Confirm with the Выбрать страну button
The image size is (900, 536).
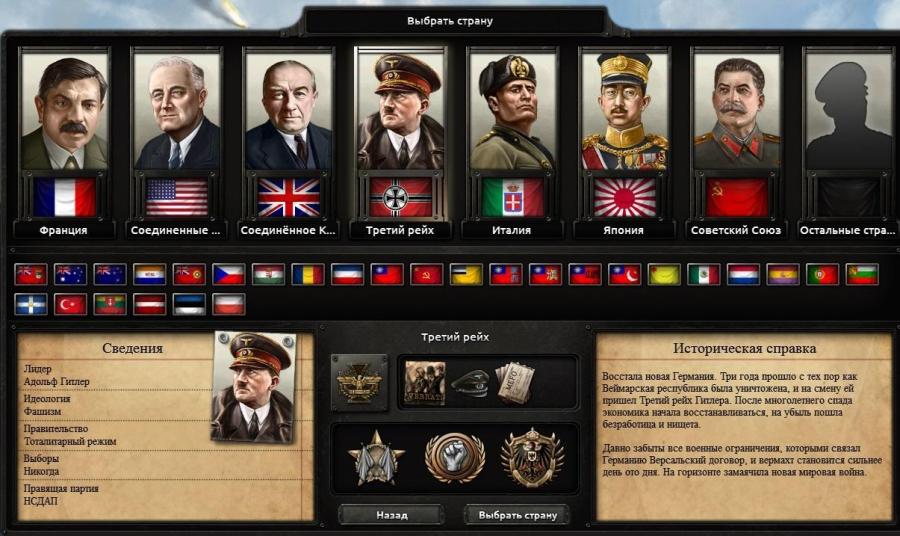click(516, 515)
